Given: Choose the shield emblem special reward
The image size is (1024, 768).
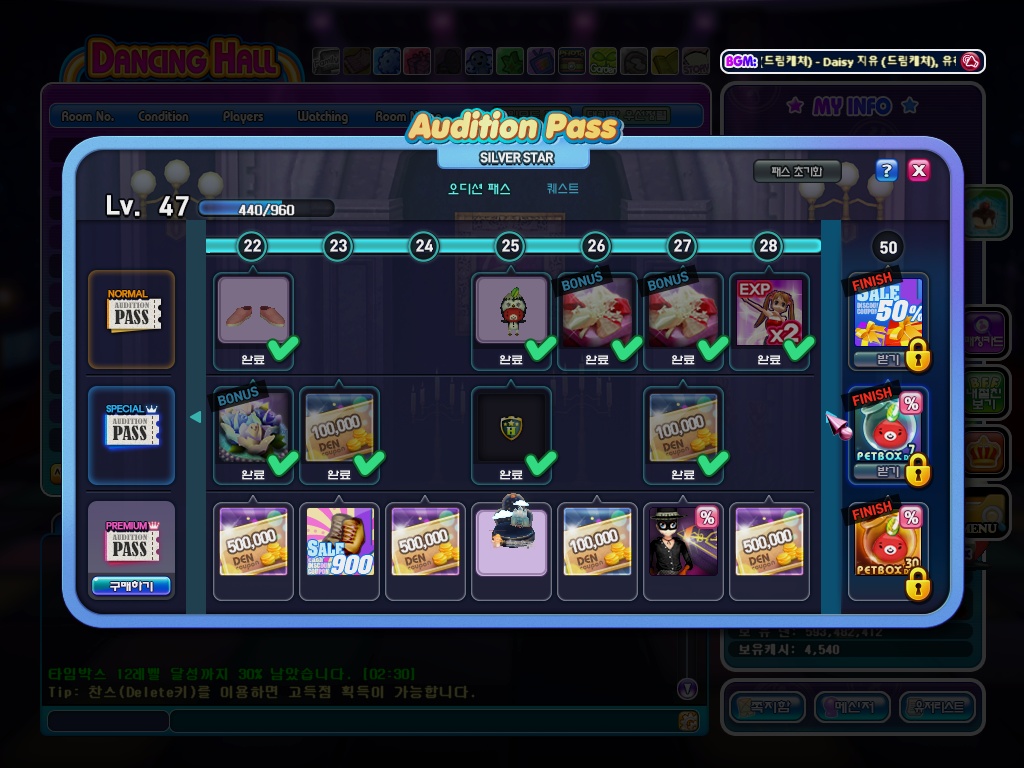Looking at the screenshot, I should tap(511, 428).
